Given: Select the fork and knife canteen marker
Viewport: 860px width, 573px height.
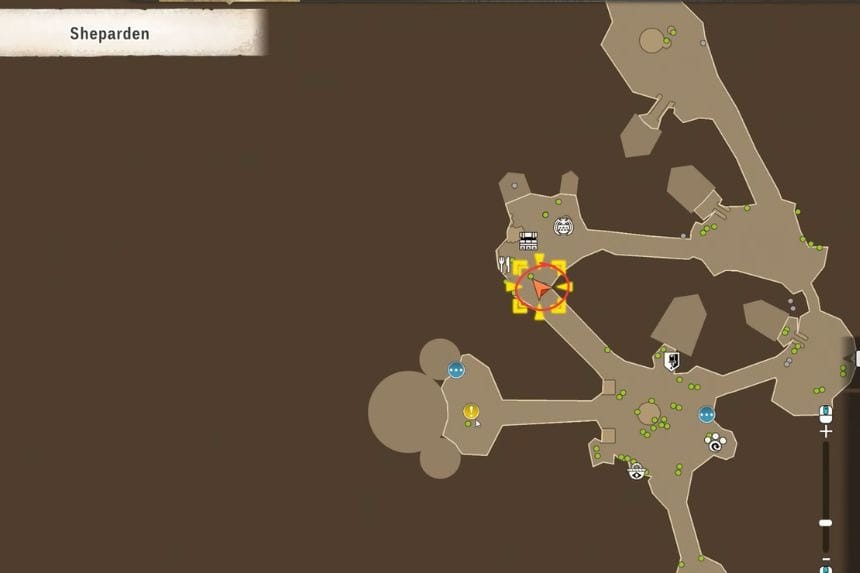Looking at the screenshot, I should pos(503,263).
